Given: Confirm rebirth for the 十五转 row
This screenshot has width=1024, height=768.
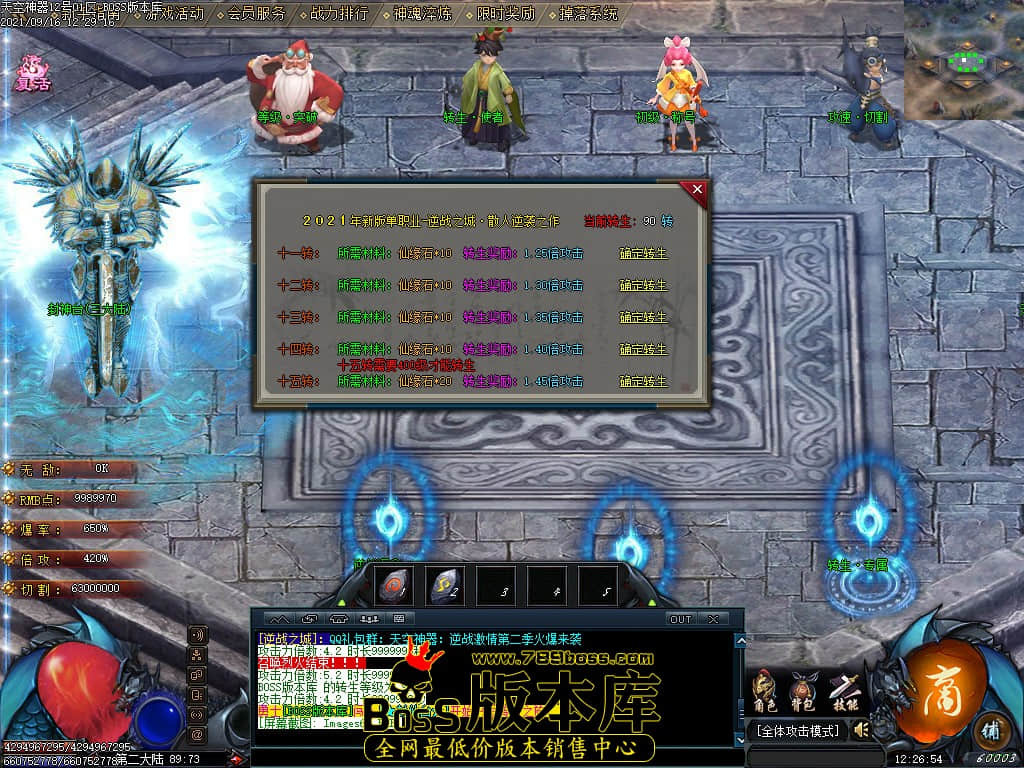Looking at the screenshot, I should pos(642,382).
